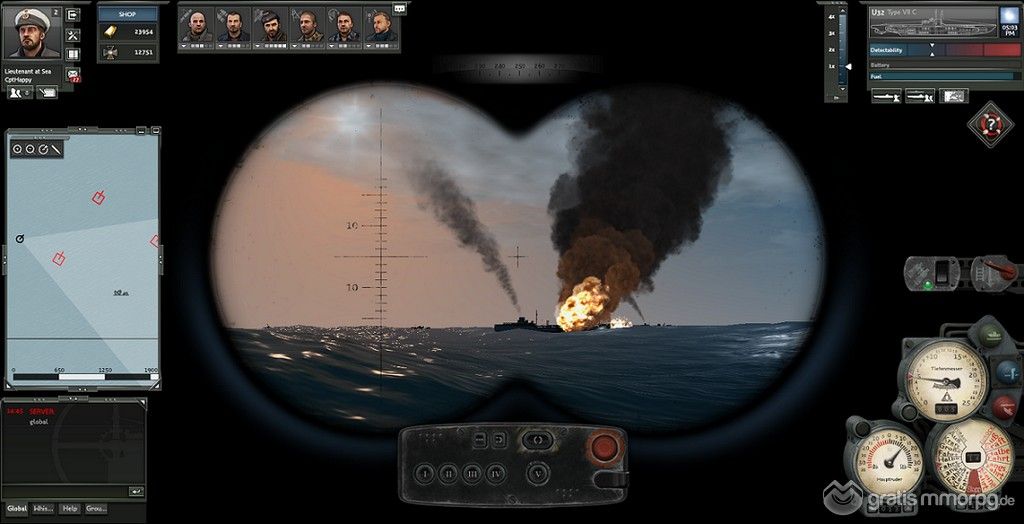The image size is (1024, 524).
Task: Send chat message with enter button
Action: [x=136, y=491]
